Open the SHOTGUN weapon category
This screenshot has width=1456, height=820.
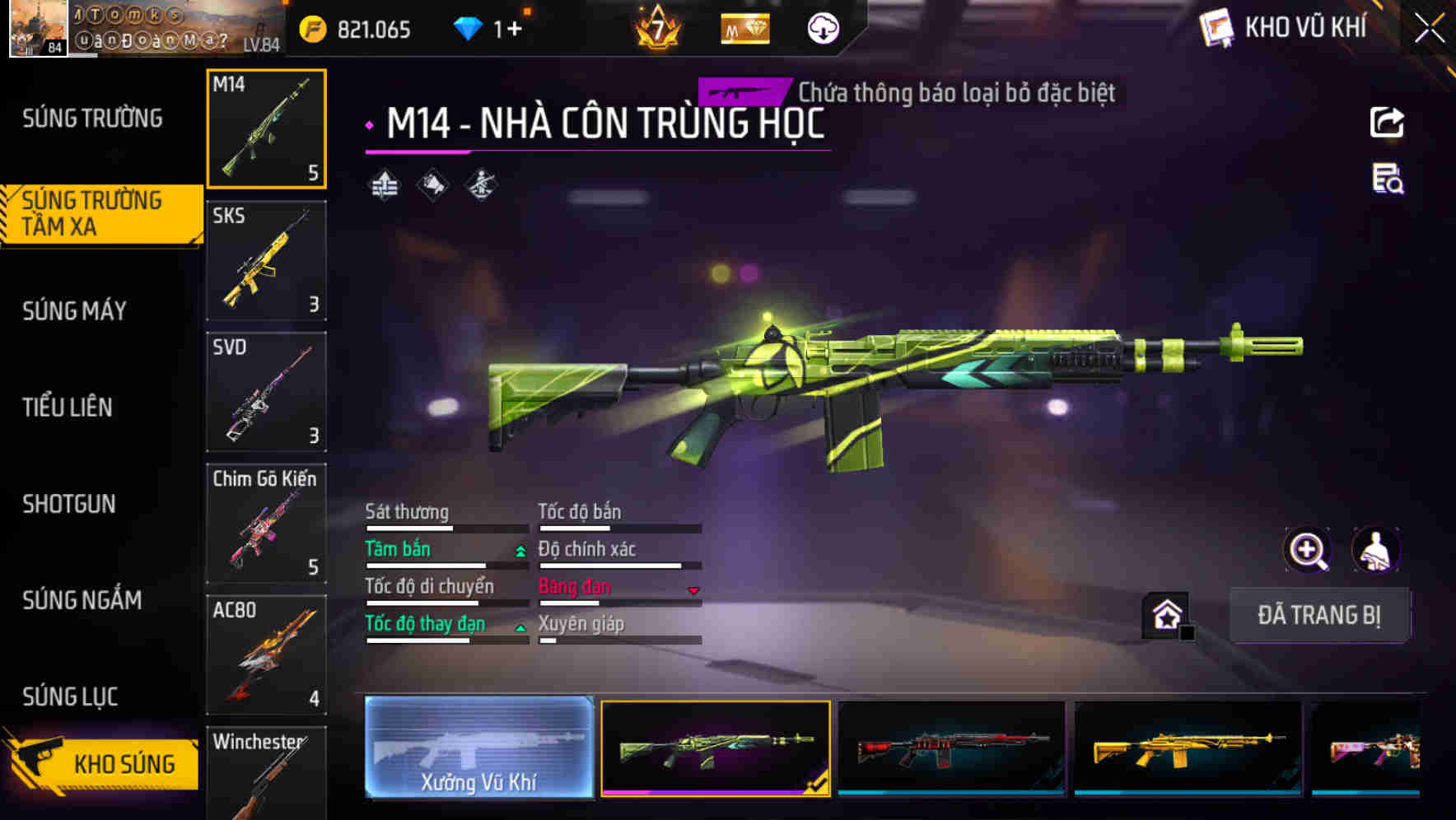pyautogui.click(x=70, y=504)
